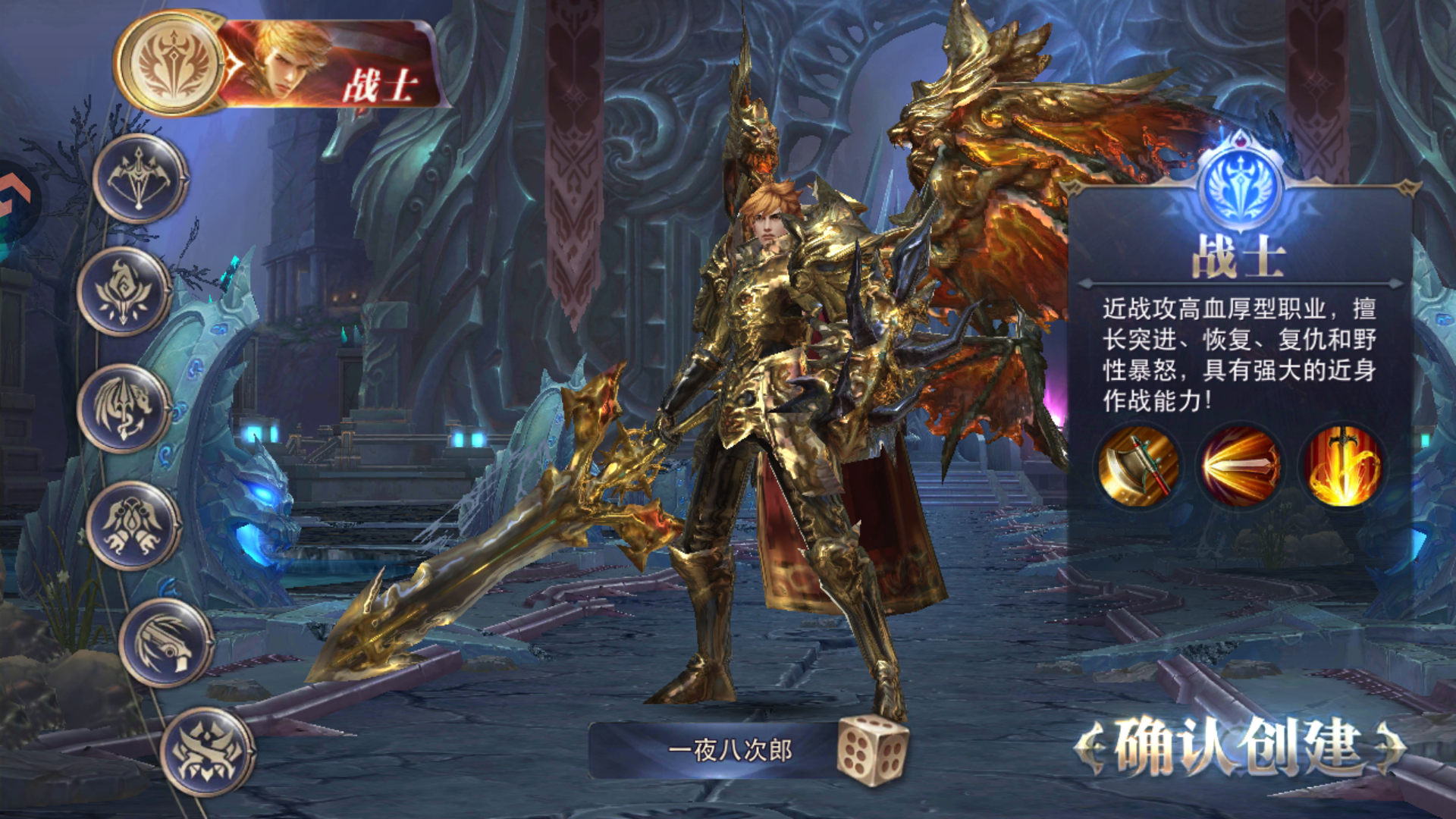The height and width of the screenshot is (819, 1456).
Task: Select the Warrior class tab 战士
Action: pos(281,64)
